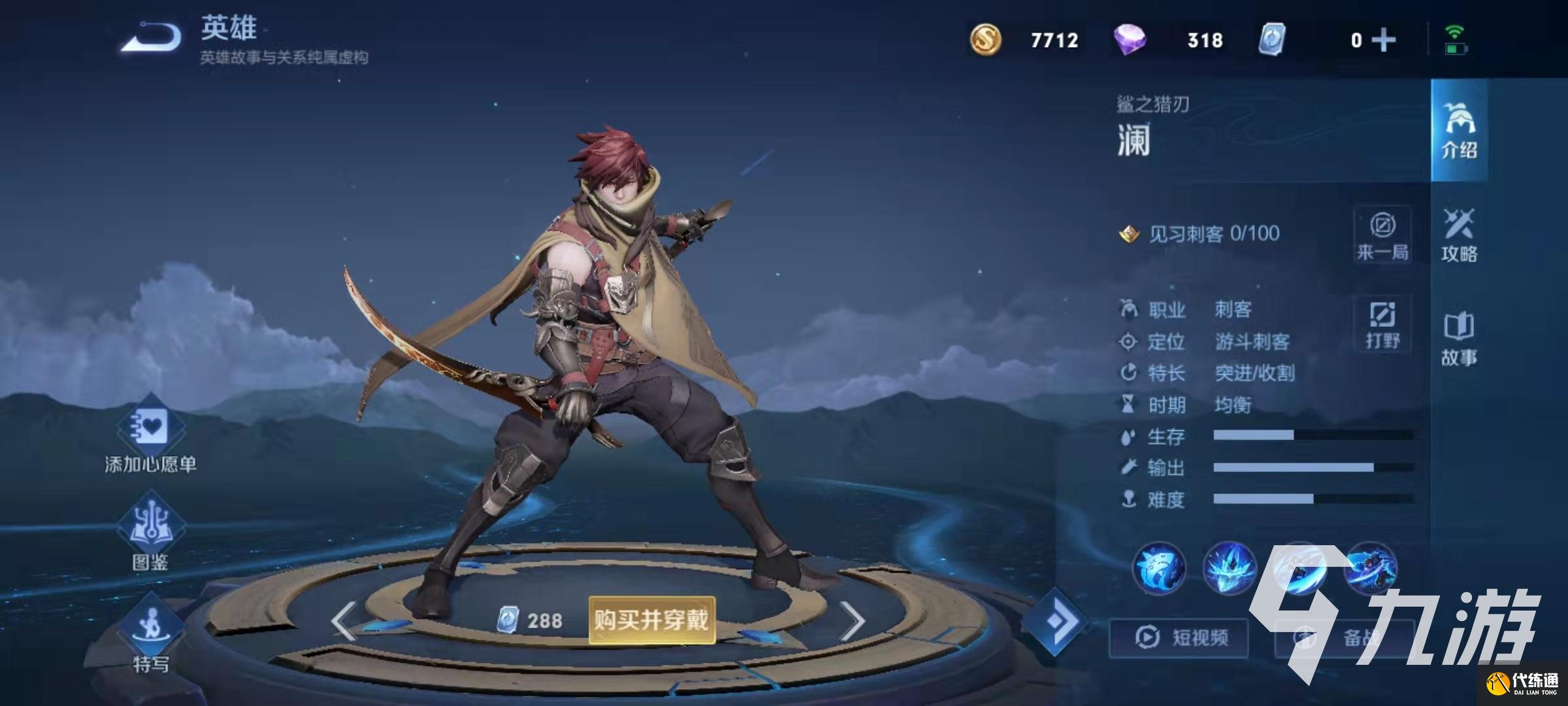
Task: Switch to the 攻略 guide tab
Action: pos(1459,235)
